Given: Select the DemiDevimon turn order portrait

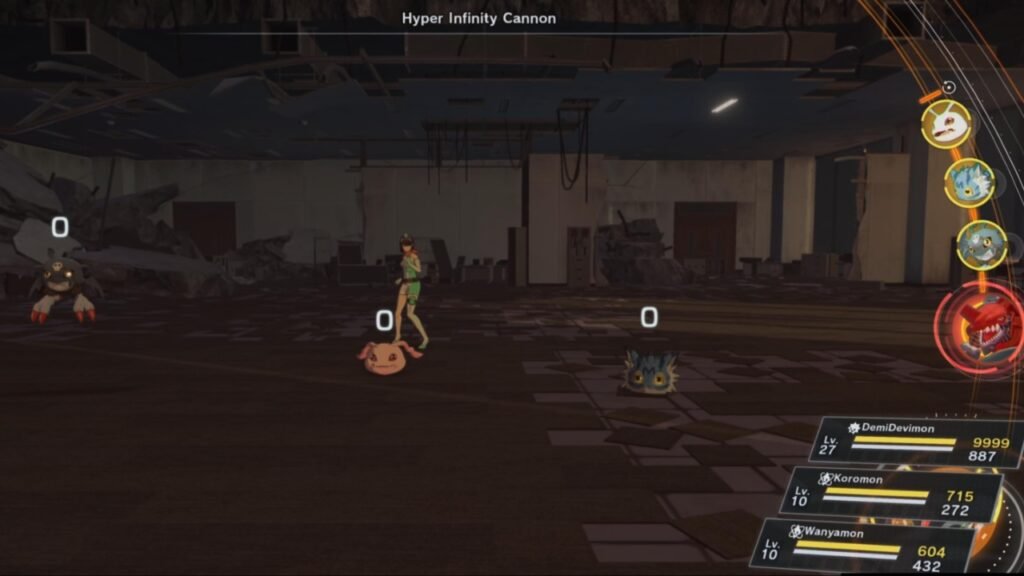Looking at the screenshot, I should [x=981, y=245].
